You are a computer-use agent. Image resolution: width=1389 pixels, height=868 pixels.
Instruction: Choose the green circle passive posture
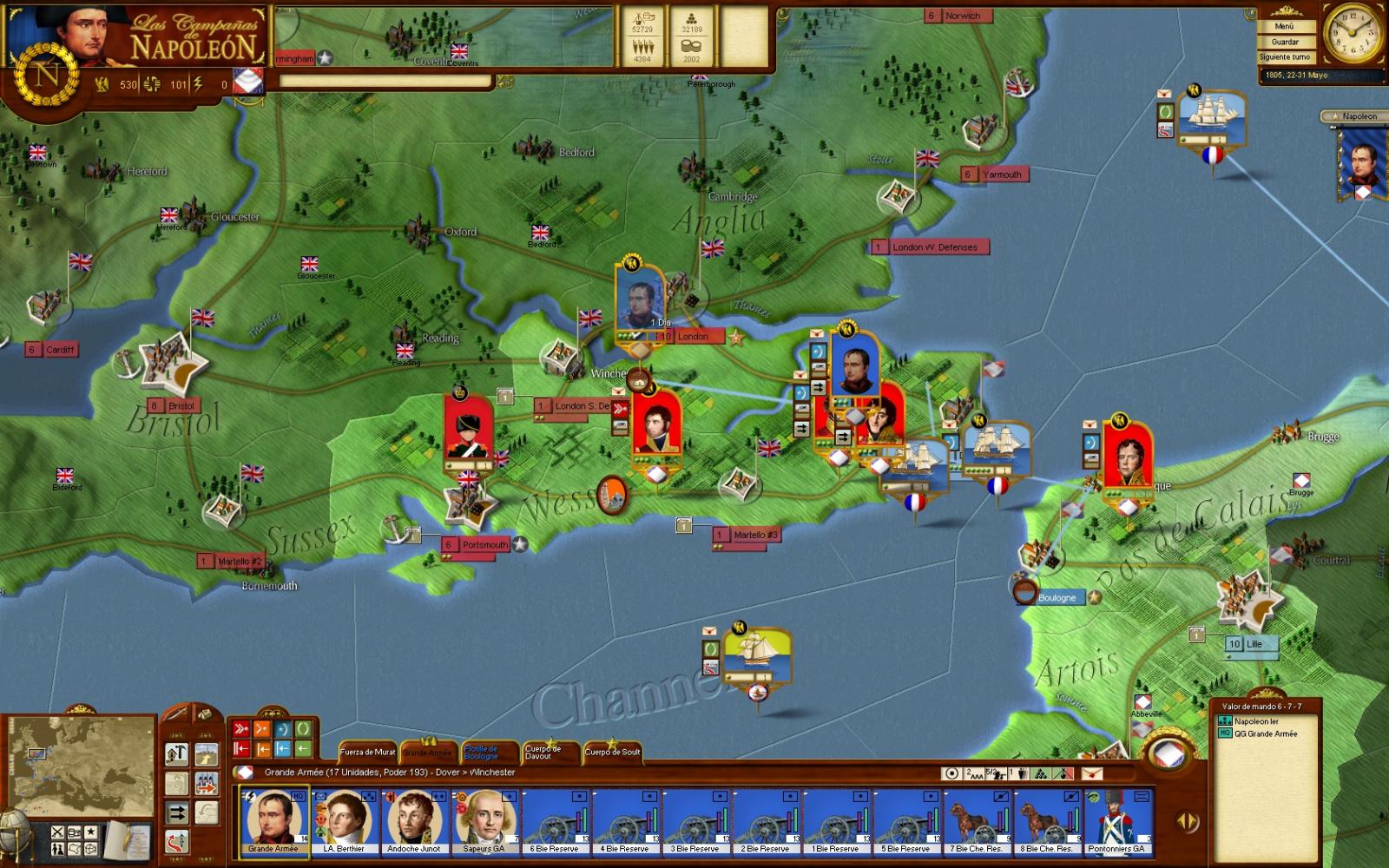coord(303,729)
